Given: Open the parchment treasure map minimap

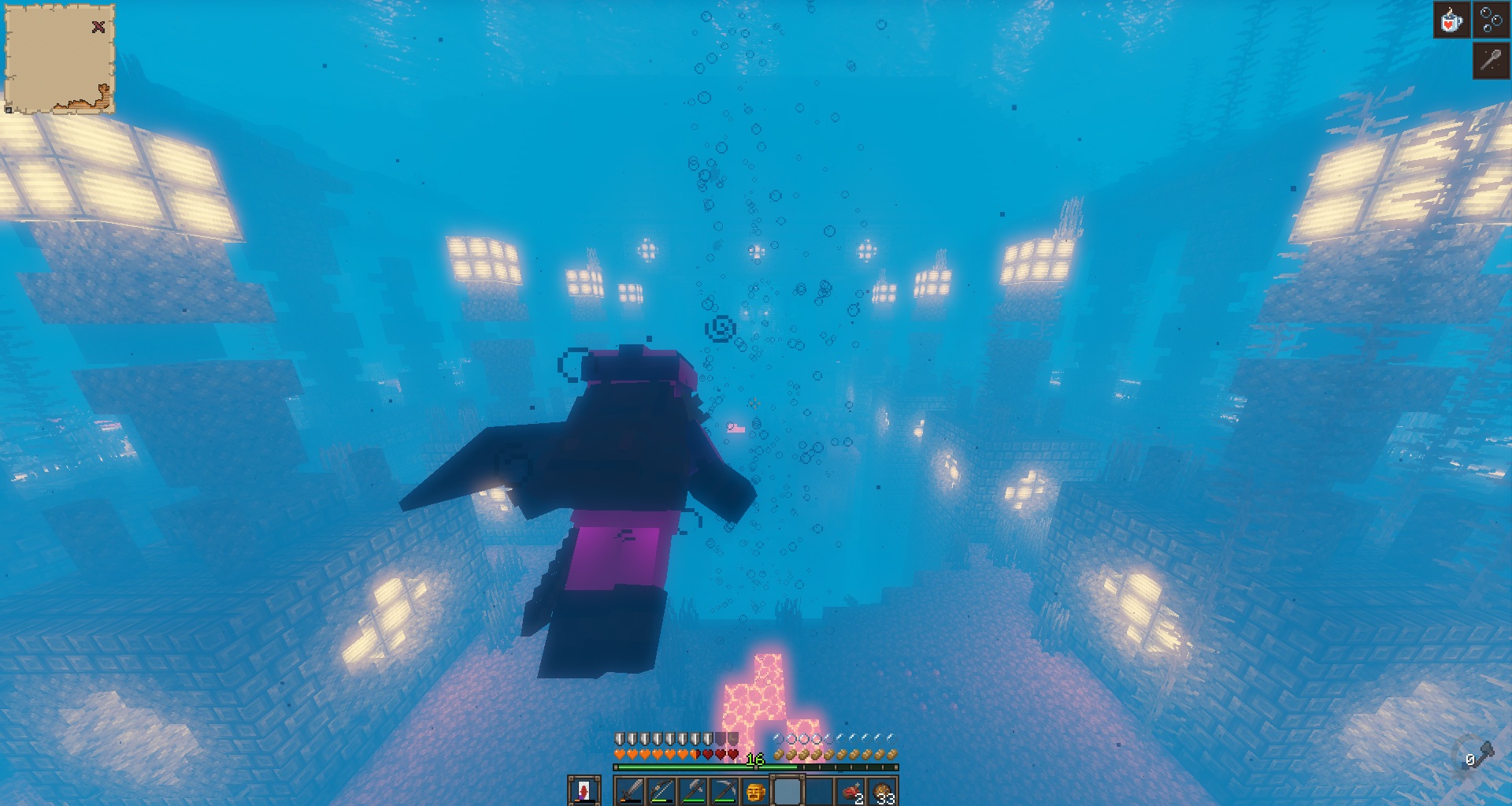Looking at the screenshot, I should click(x=59, y=59).
